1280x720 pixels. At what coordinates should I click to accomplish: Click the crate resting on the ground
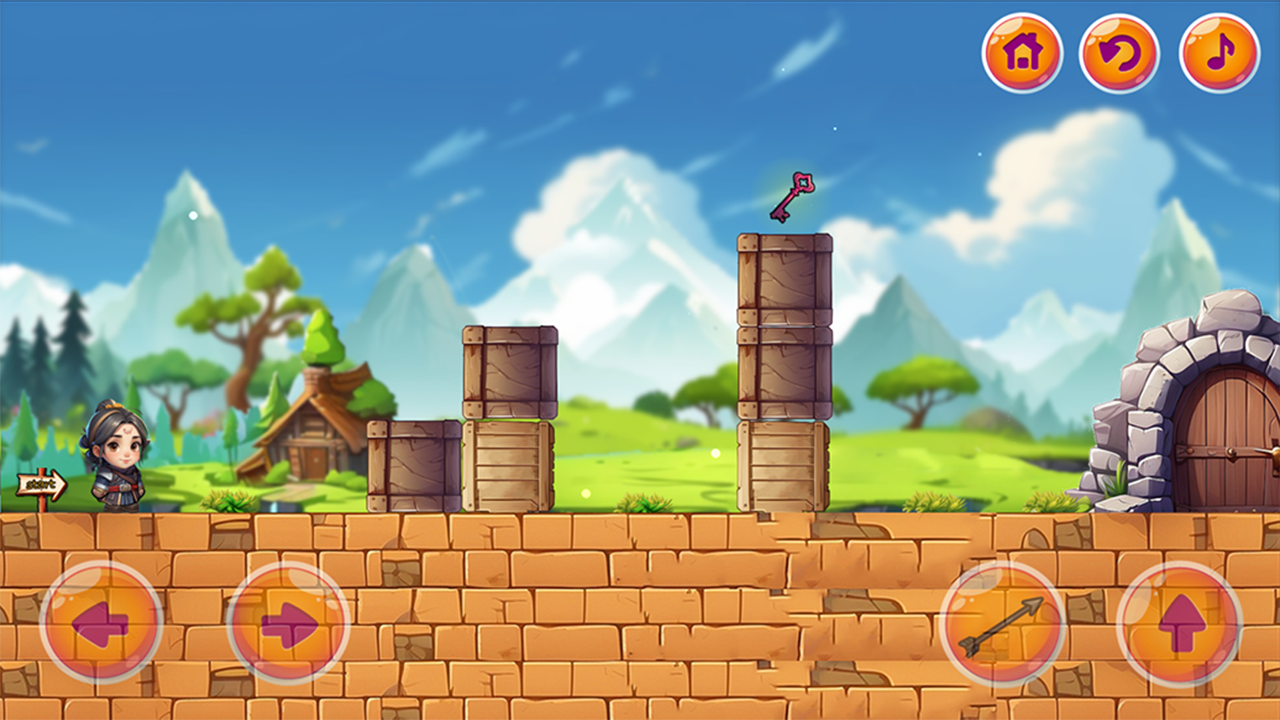tap(413, 465)
